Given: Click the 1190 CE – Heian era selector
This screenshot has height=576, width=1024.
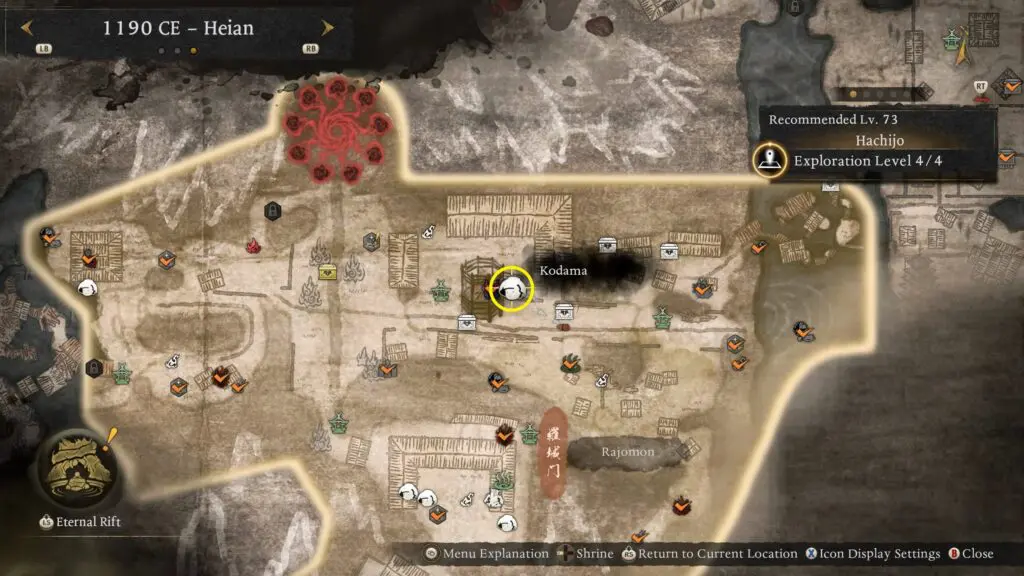Looking at the screenshot, I should click(178, 28).
